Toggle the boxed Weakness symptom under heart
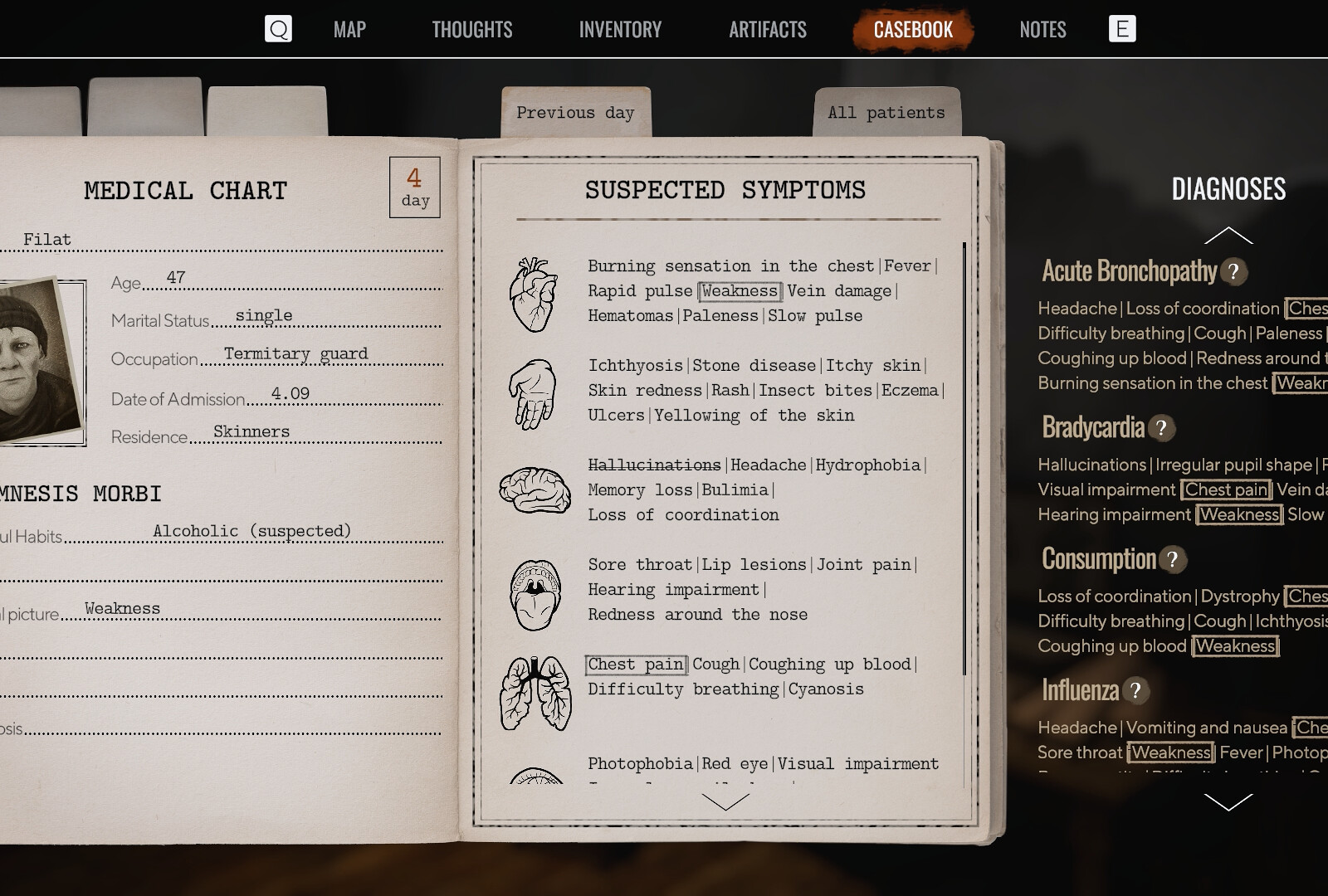This screenshot has width=1328, height=896. [738, 290]
